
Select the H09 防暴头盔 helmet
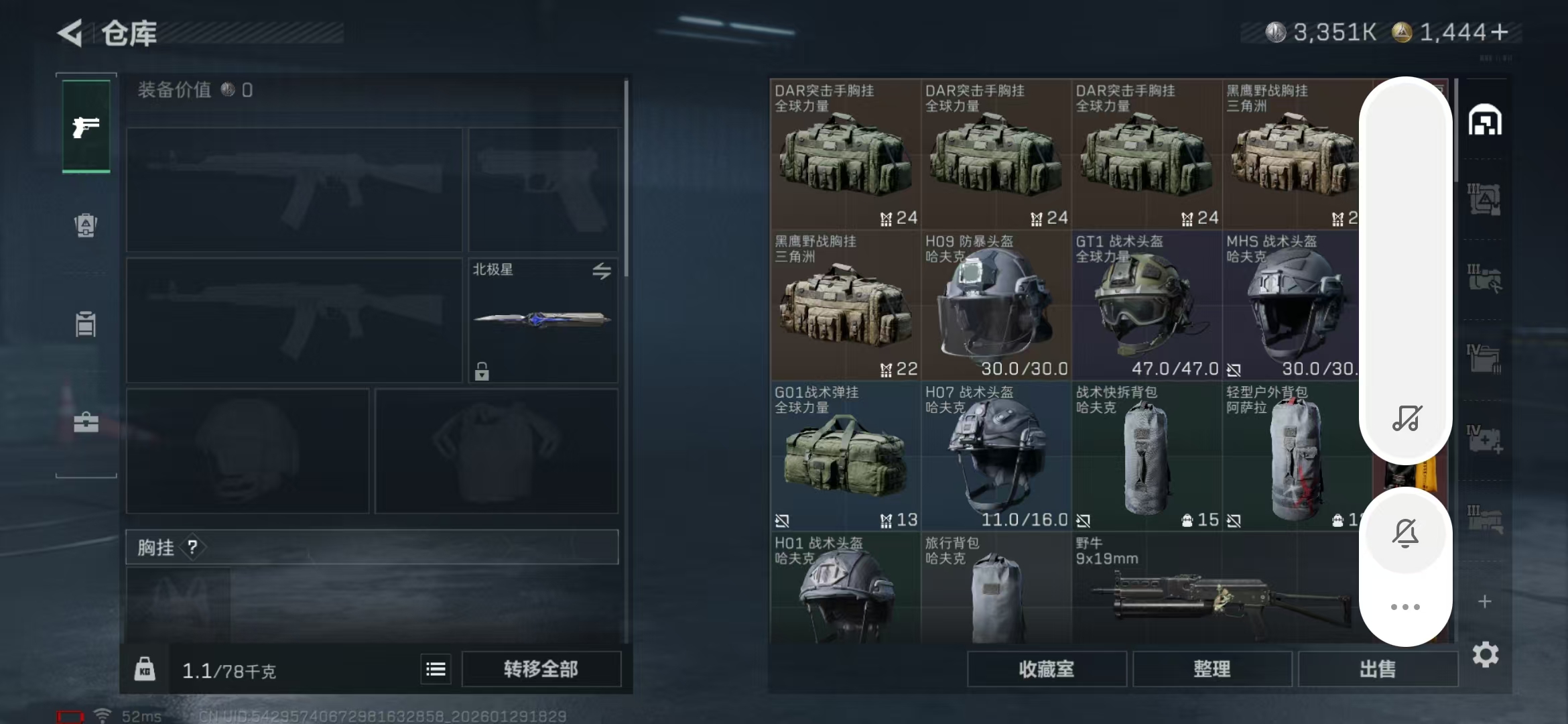coord(996,306)
